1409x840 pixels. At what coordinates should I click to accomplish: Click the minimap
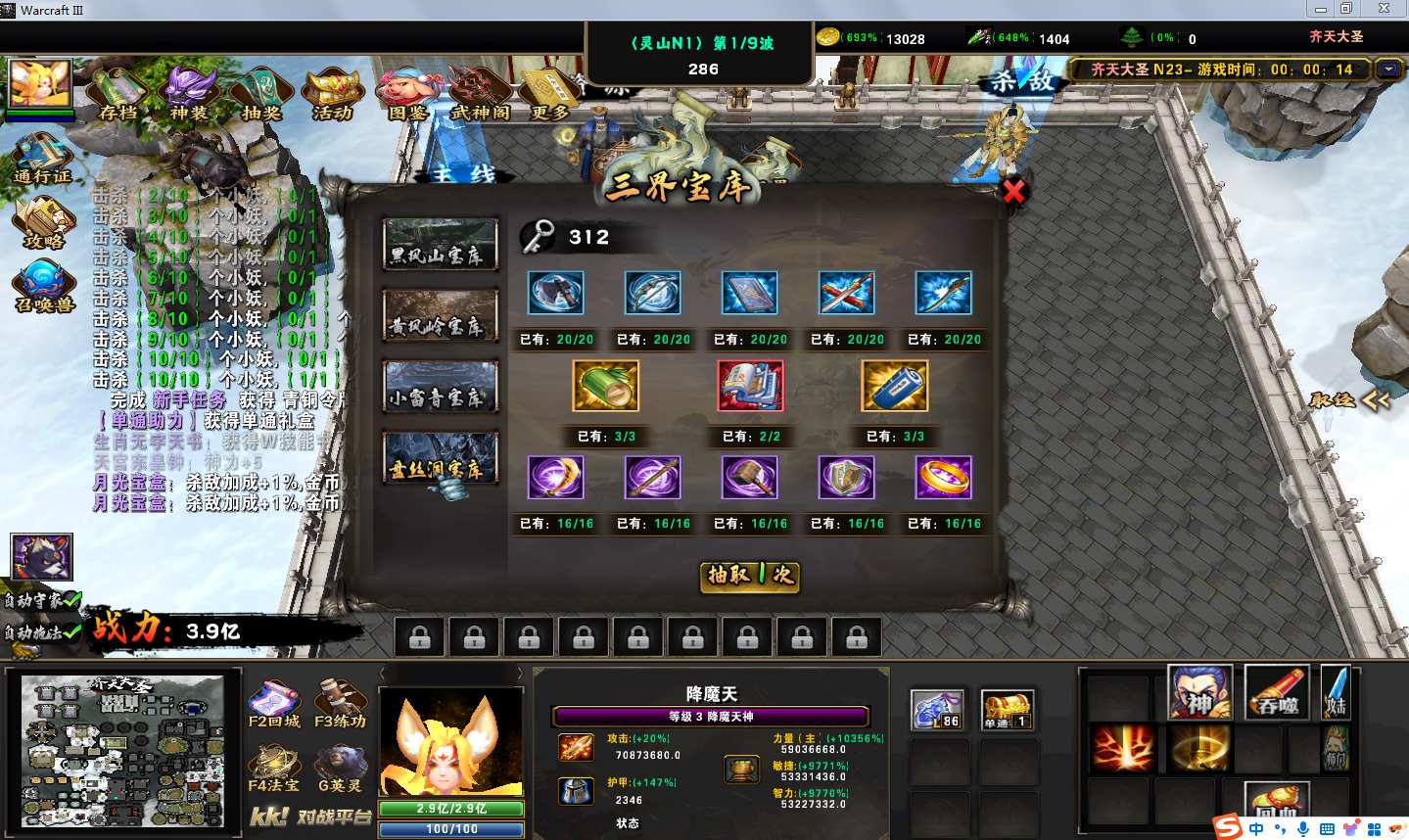click(x=122, y=751)
